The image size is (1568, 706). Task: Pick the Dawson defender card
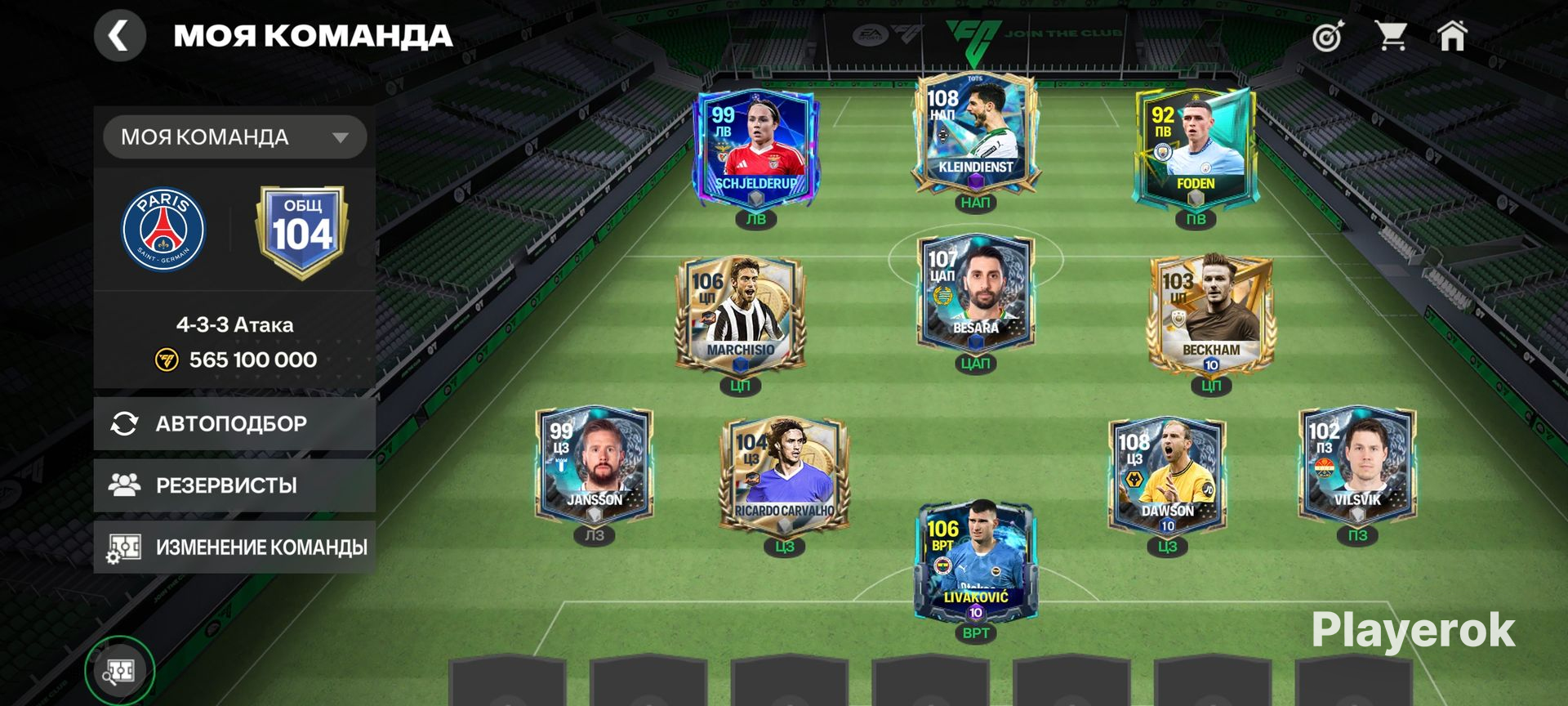point(1167,476)
